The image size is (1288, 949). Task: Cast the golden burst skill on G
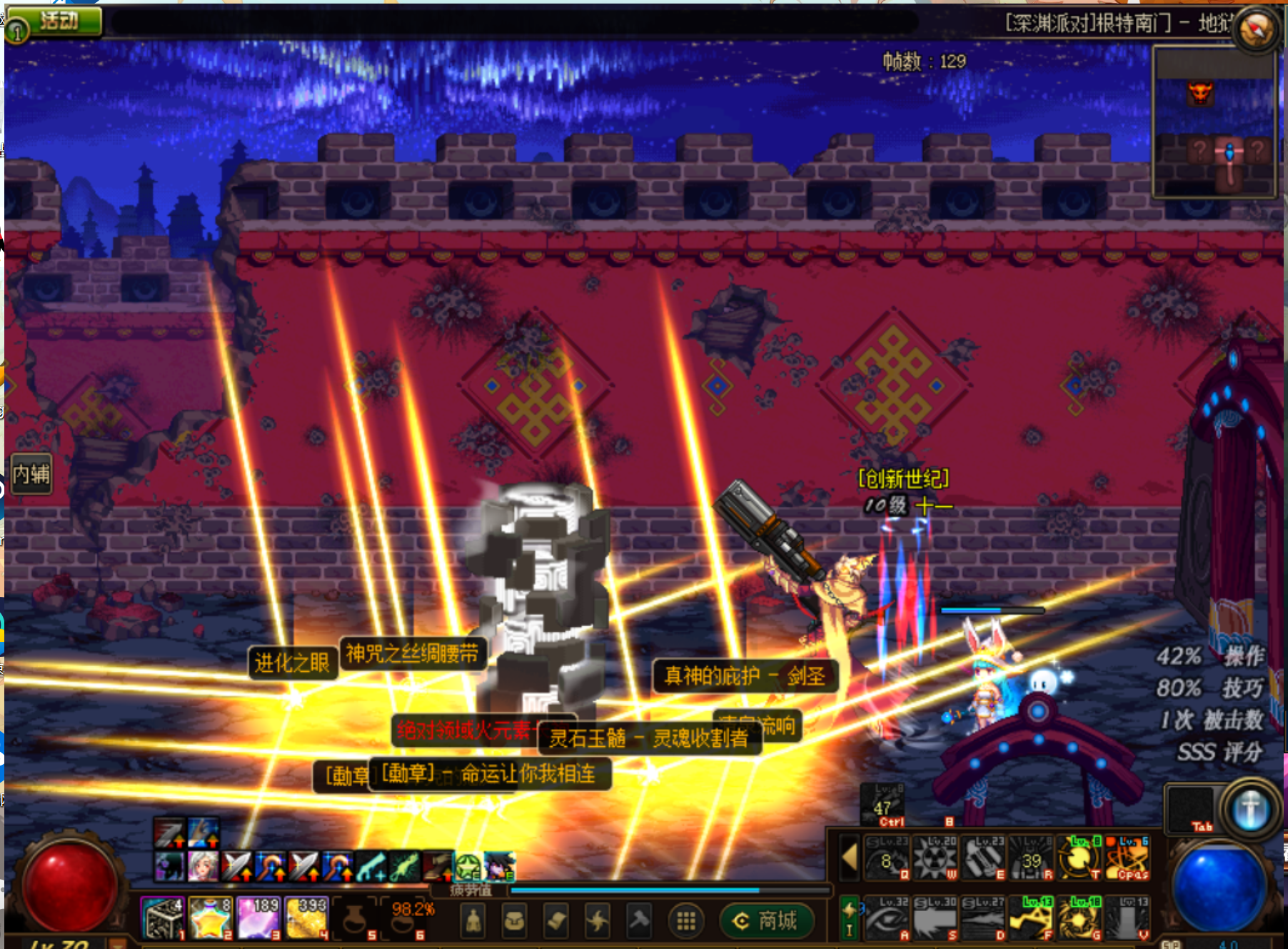1079,918
